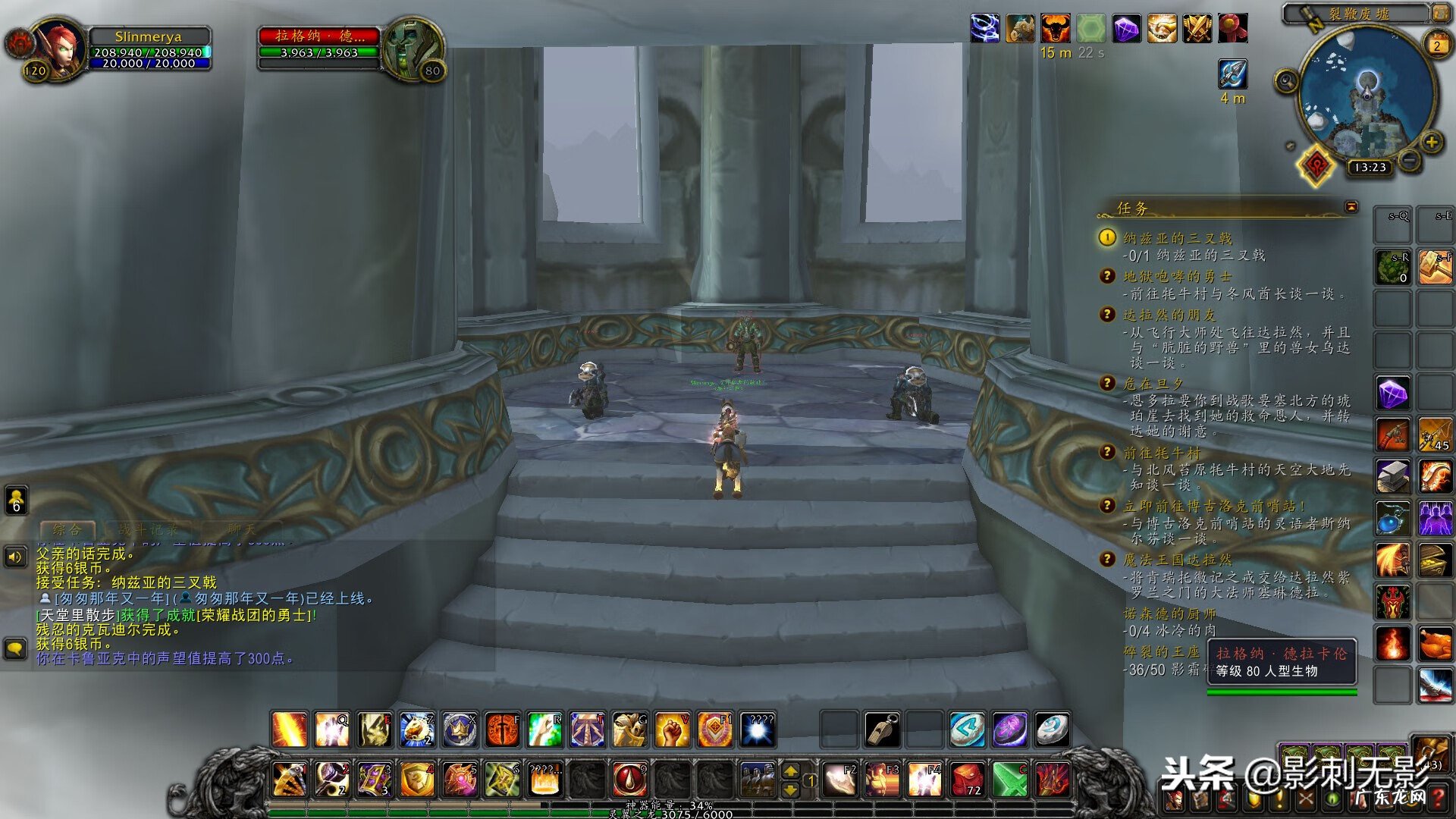Toggle the chat voice speaker button
This screenshot has width=1456, height=819.
click(x=15, y=557)
